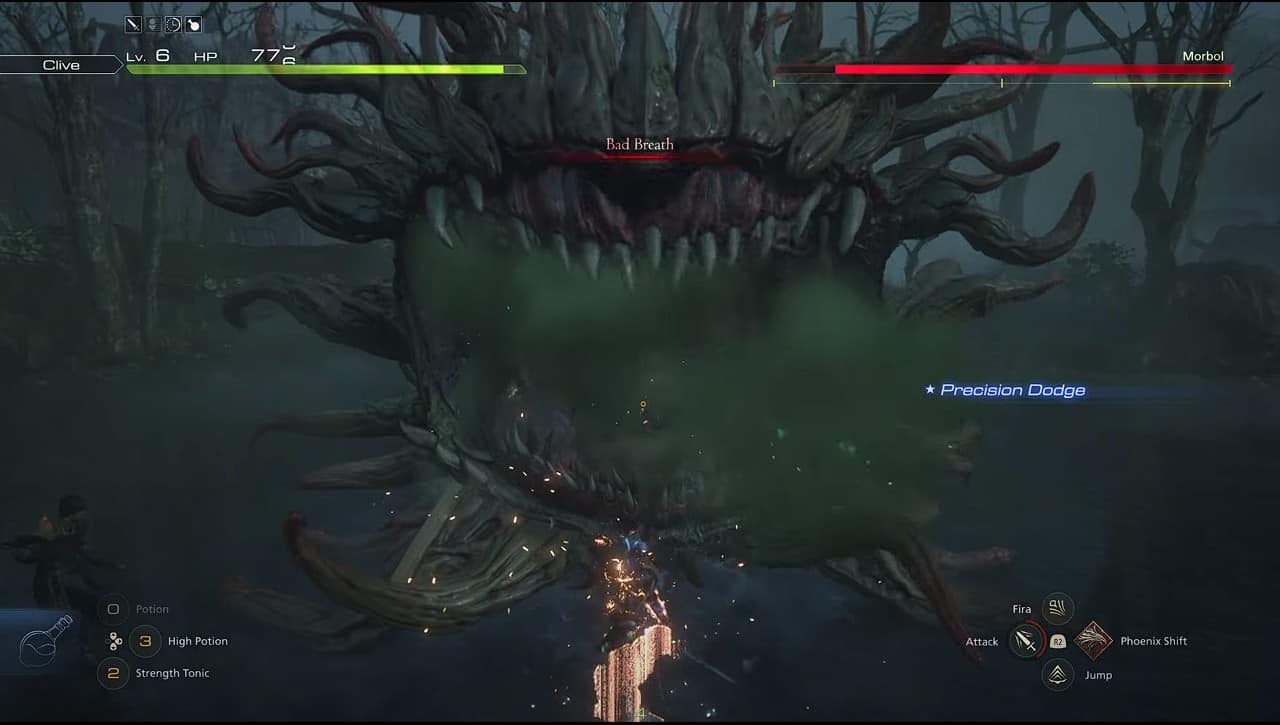Click the Attack sword icon on the ability wheel

(1025, 641)
